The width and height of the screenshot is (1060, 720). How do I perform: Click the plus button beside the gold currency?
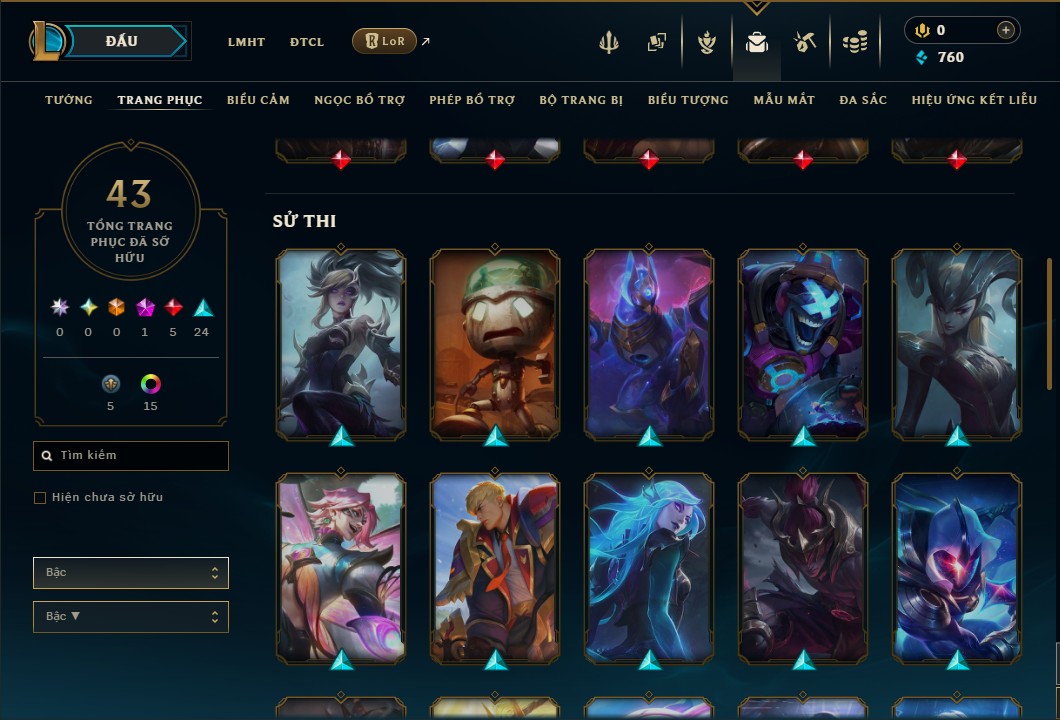tap(1005, 30)
